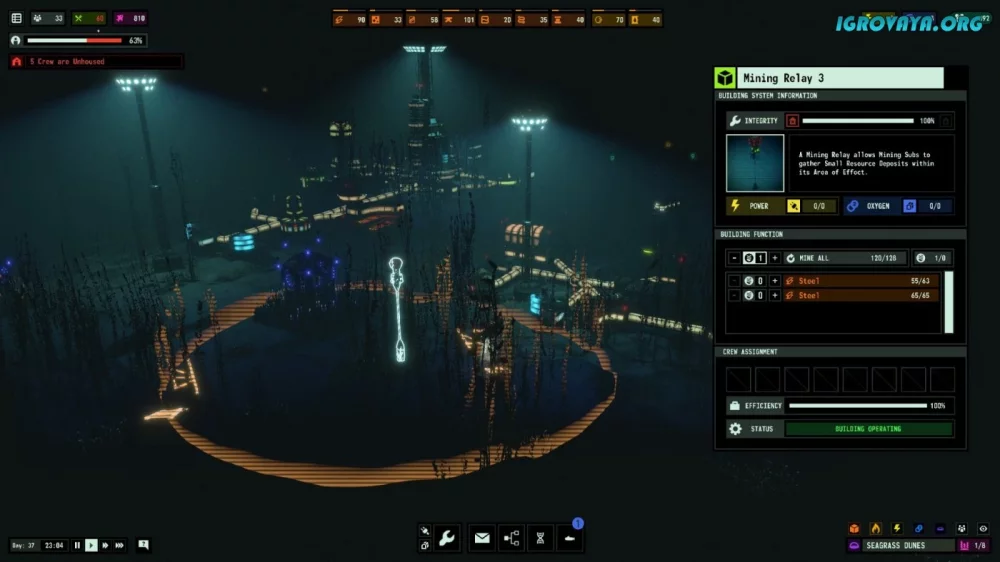1000x562 pixels.
Task: Click the 5 Crew are Unhoused alert
Action: click(95, 62)
